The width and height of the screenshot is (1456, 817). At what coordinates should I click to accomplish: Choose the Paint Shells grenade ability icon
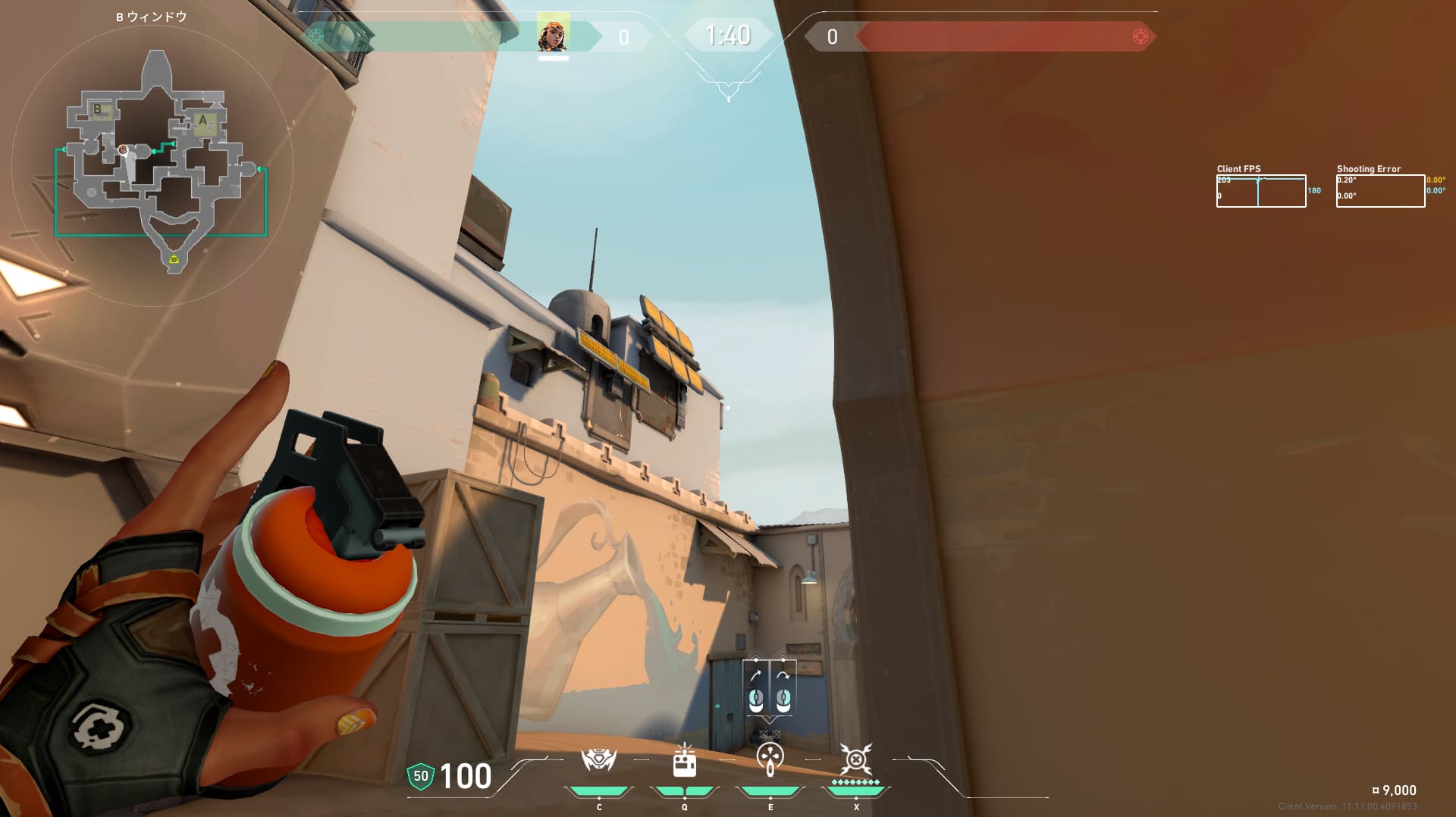click(770, 759)
